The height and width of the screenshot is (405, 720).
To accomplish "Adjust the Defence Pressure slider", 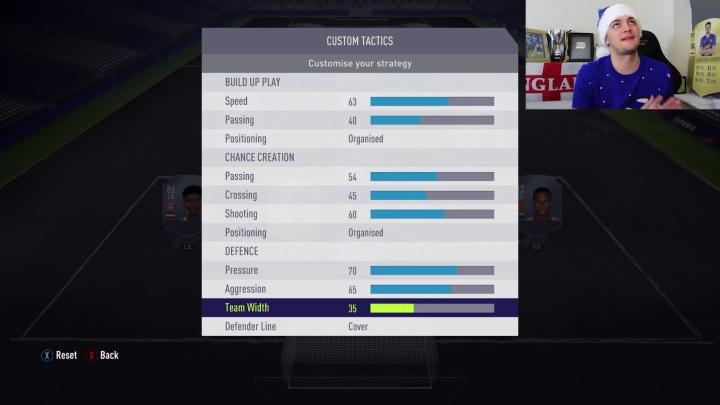I will 431,270.
